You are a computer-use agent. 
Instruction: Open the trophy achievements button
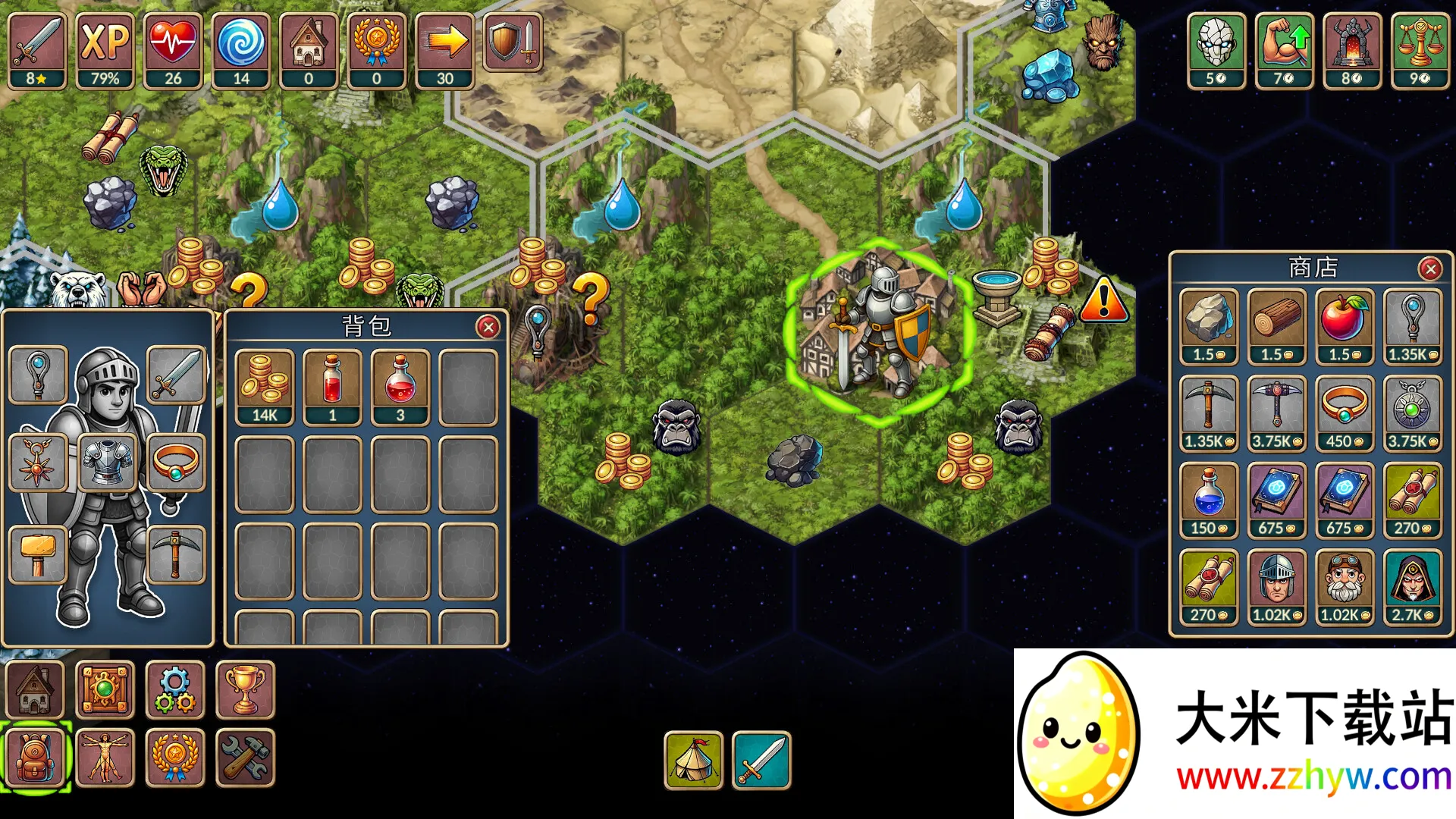pyautogui.click(x=245, y=690)
